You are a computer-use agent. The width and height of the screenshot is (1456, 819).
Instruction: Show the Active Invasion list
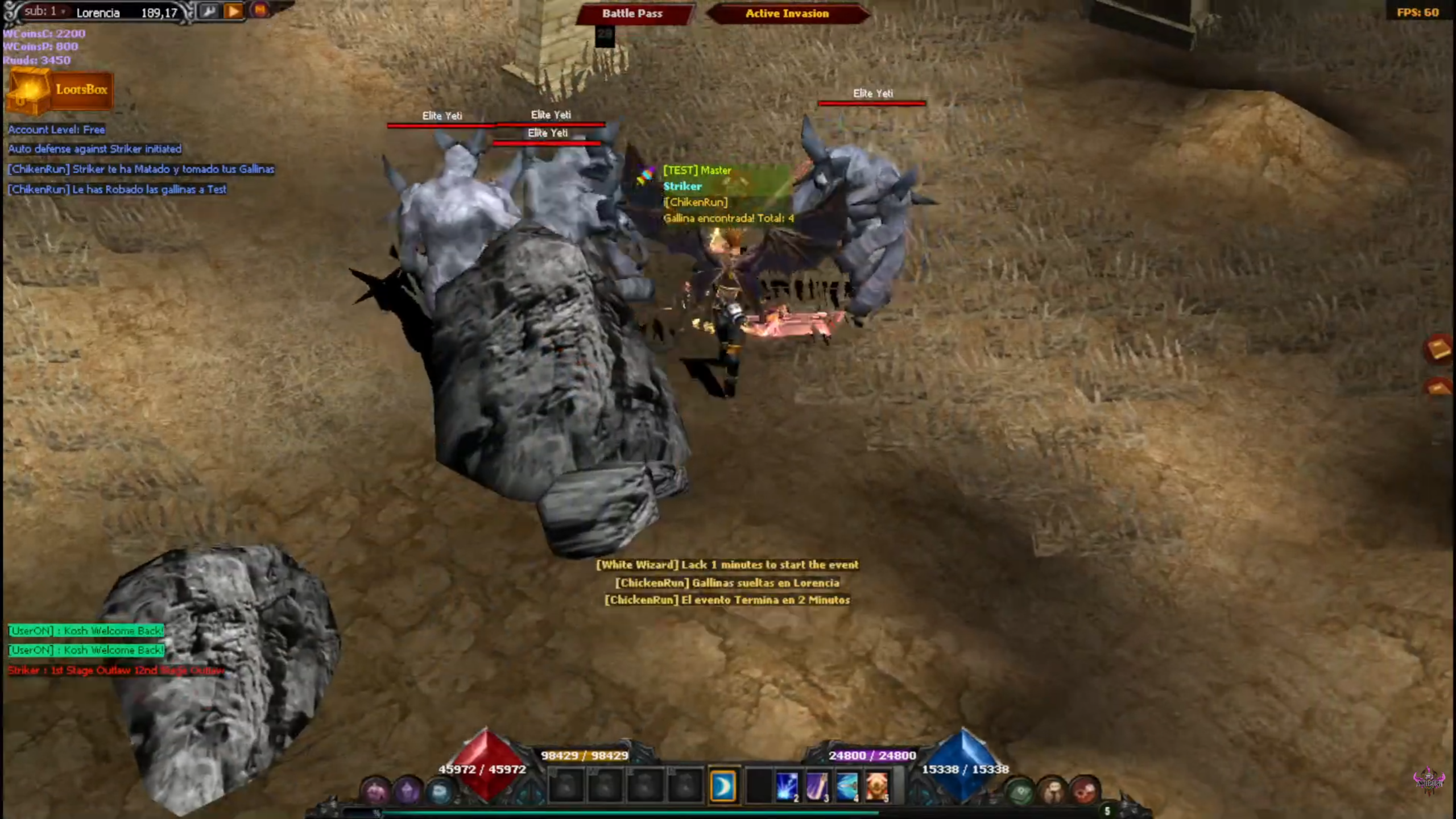787,14
